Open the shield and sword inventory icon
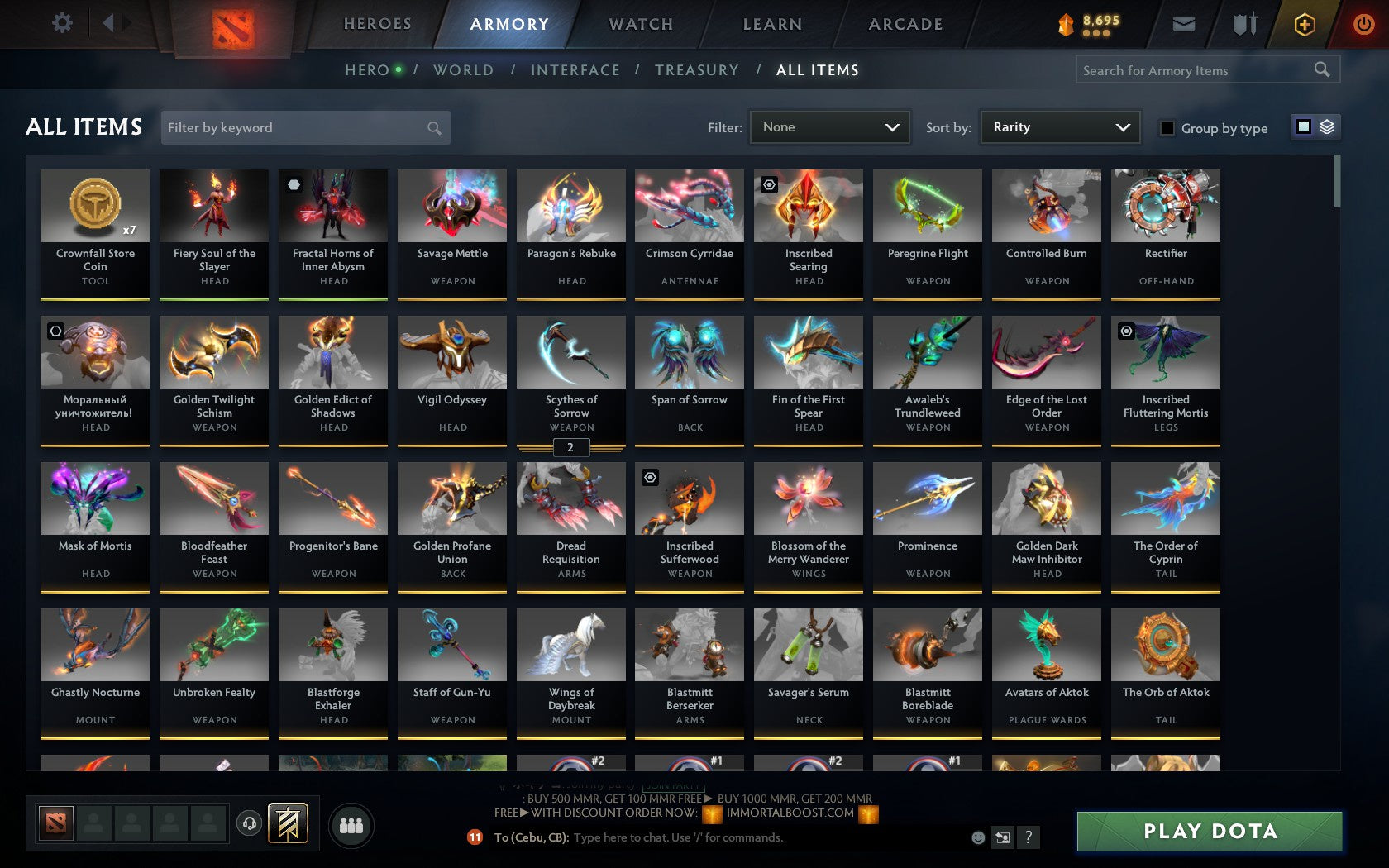Viewport: 1389px width, 868px height. 1243,24
